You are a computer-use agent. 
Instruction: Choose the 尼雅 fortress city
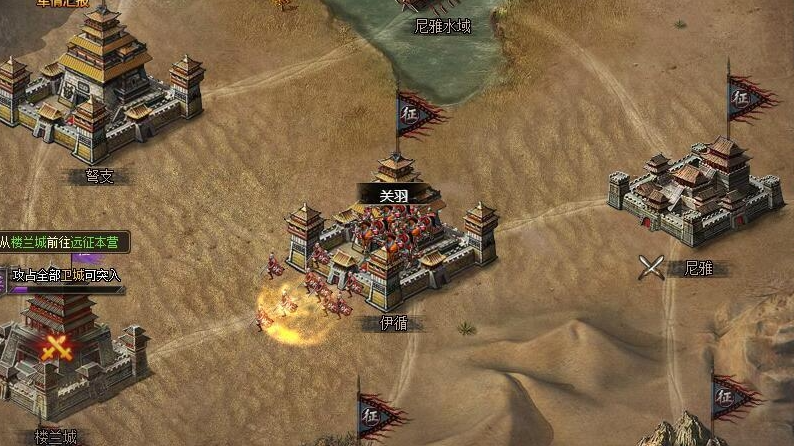click(x=696, y=192)
